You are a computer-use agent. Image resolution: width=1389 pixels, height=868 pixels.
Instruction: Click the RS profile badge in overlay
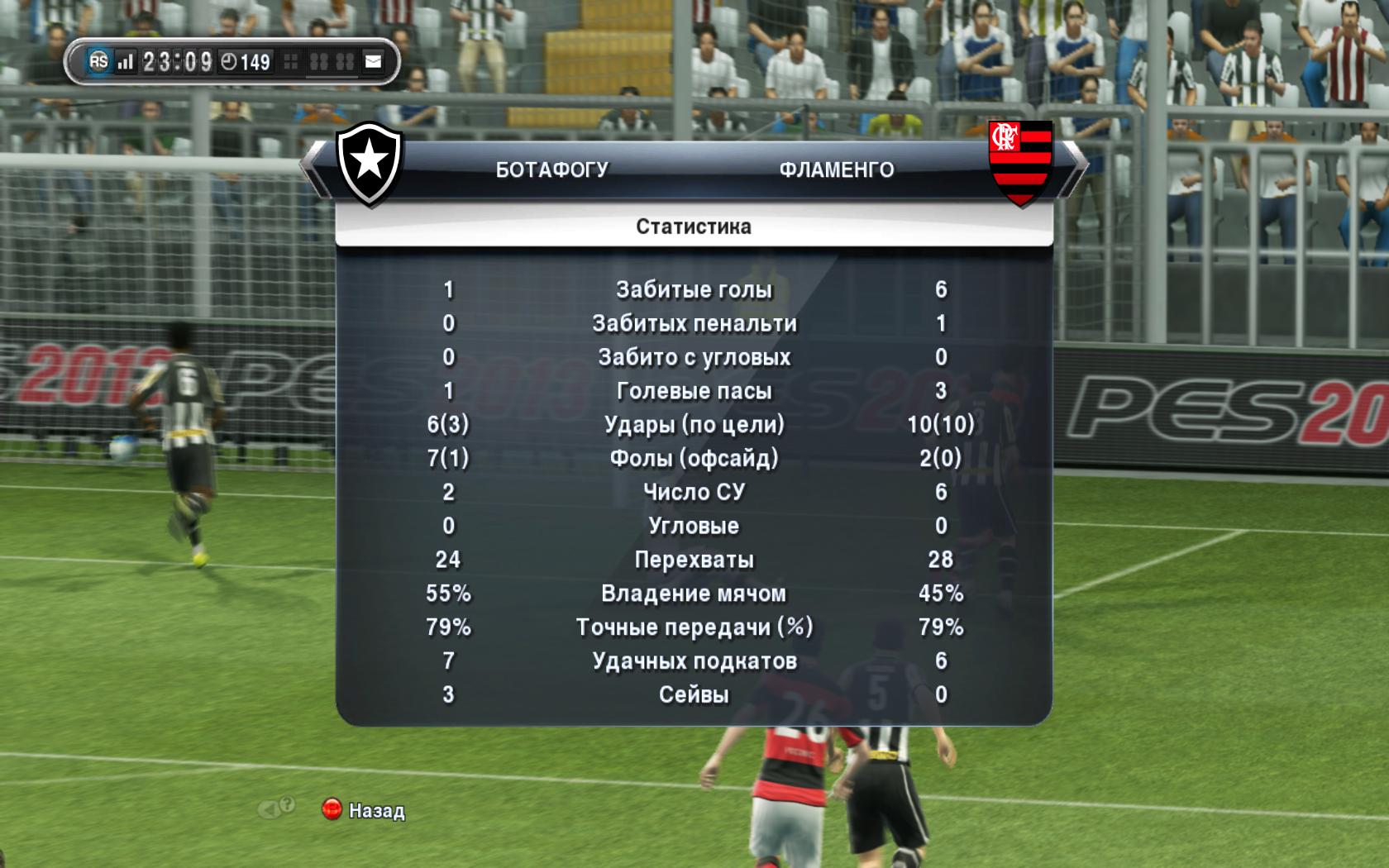coord(98,61)
